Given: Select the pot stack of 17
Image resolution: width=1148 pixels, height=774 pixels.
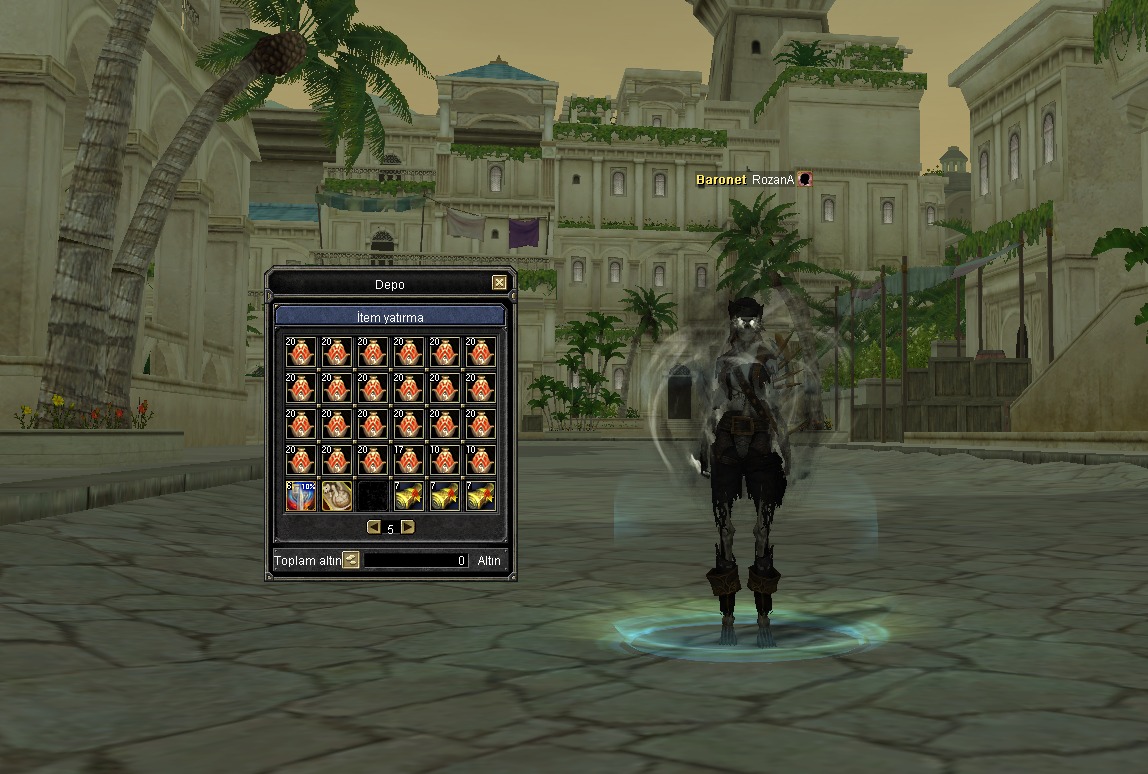Looking at the screenshot, I should pyautogui.click(x=409, y=460).
